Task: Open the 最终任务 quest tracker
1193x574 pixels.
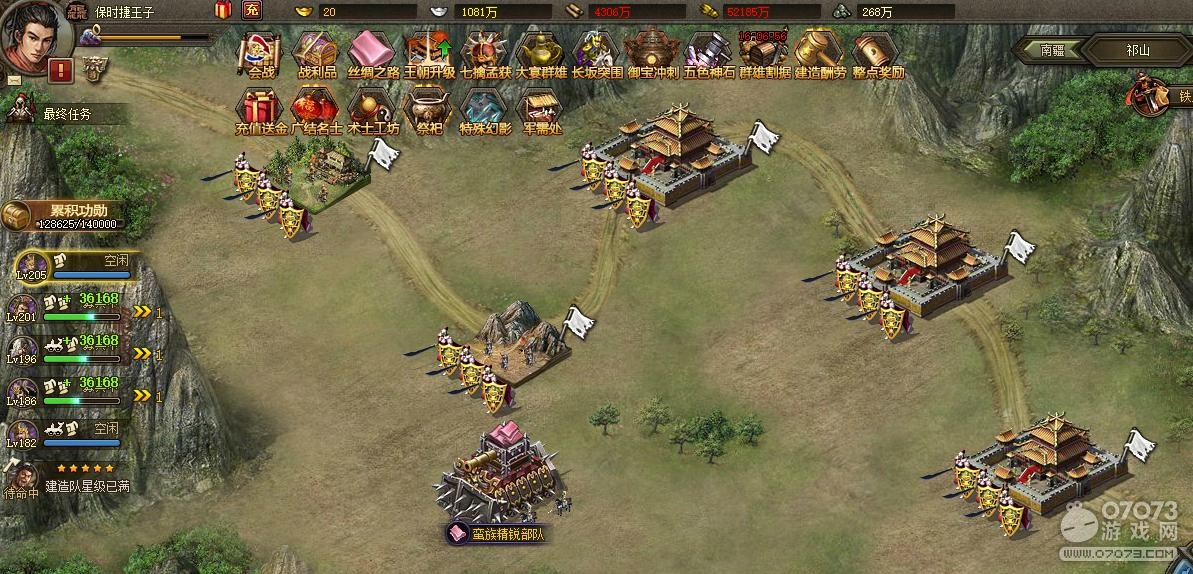Action: pyautogui.click(x=66, y=114)
